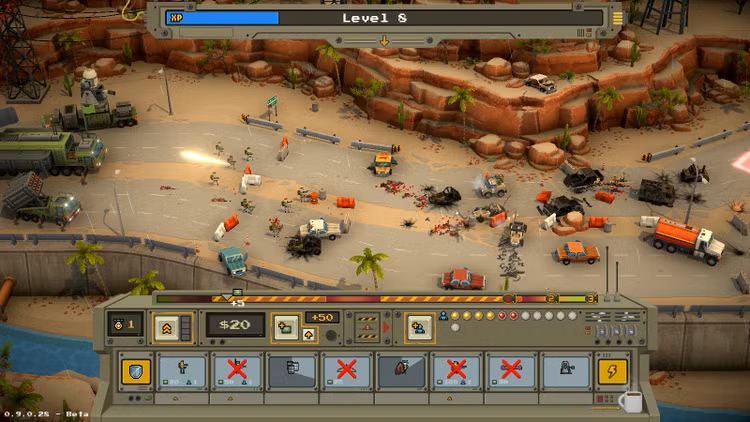Open the yellow-striped menu beside the level bar
The height and width of the screenshot is (422, 750).
coord(617,18)
